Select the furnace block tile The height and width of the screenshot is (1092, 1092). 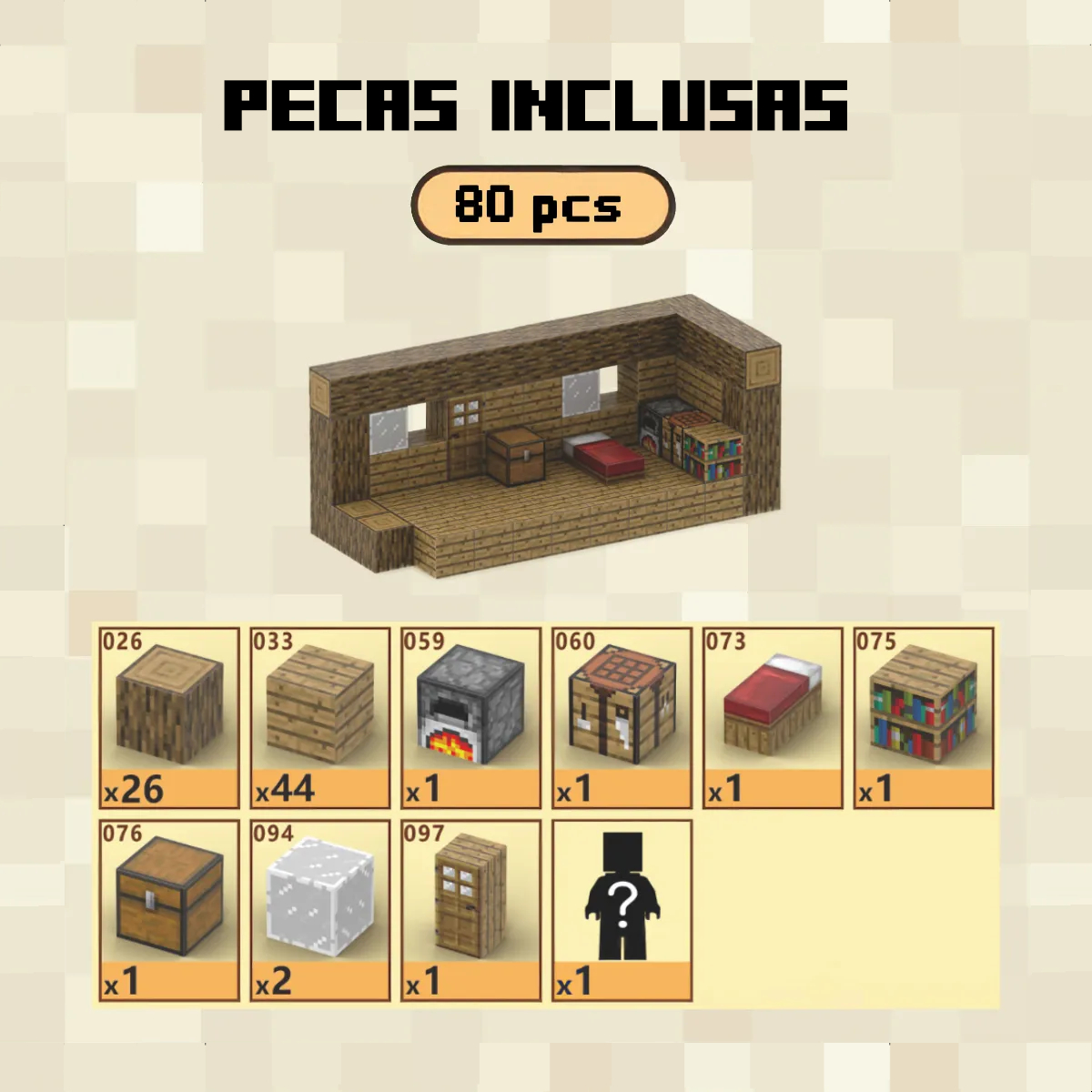[x=471, y=717]
